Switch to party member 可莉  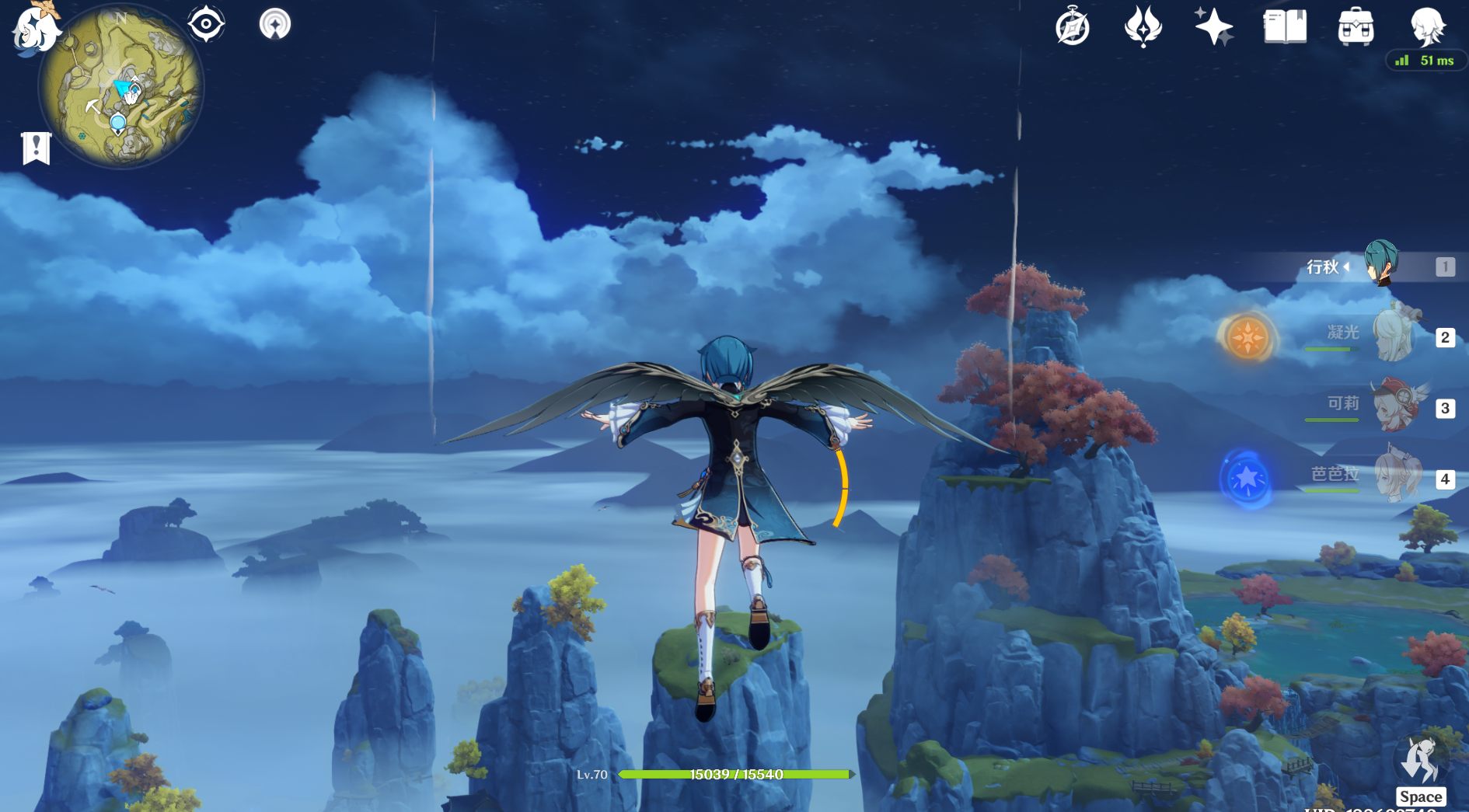(1394, 406)
